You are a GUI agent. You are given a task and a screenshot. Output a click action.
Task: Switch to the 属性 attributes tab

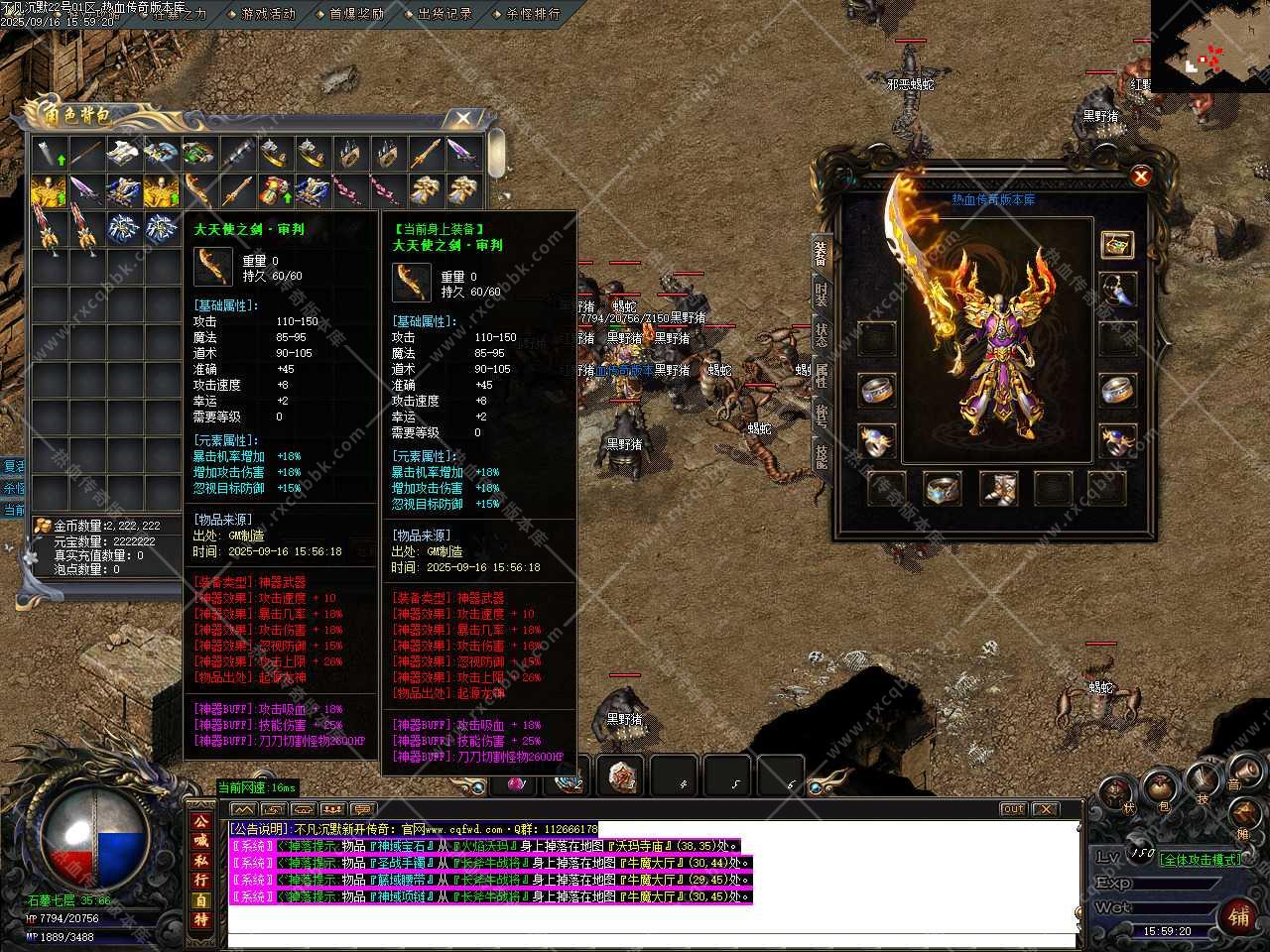822,375
